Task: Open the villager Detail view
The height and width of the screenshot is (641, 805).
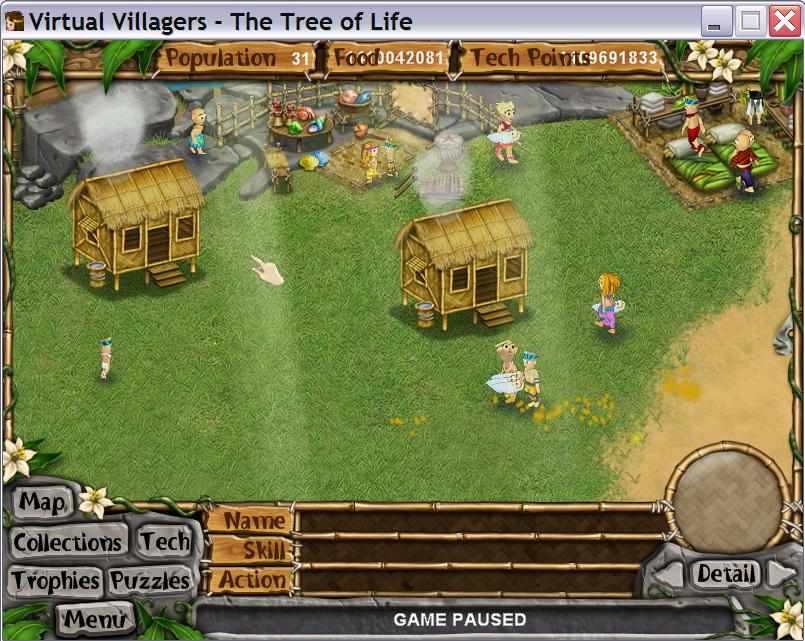Action: pyautogui.click(x=726, y=573)
